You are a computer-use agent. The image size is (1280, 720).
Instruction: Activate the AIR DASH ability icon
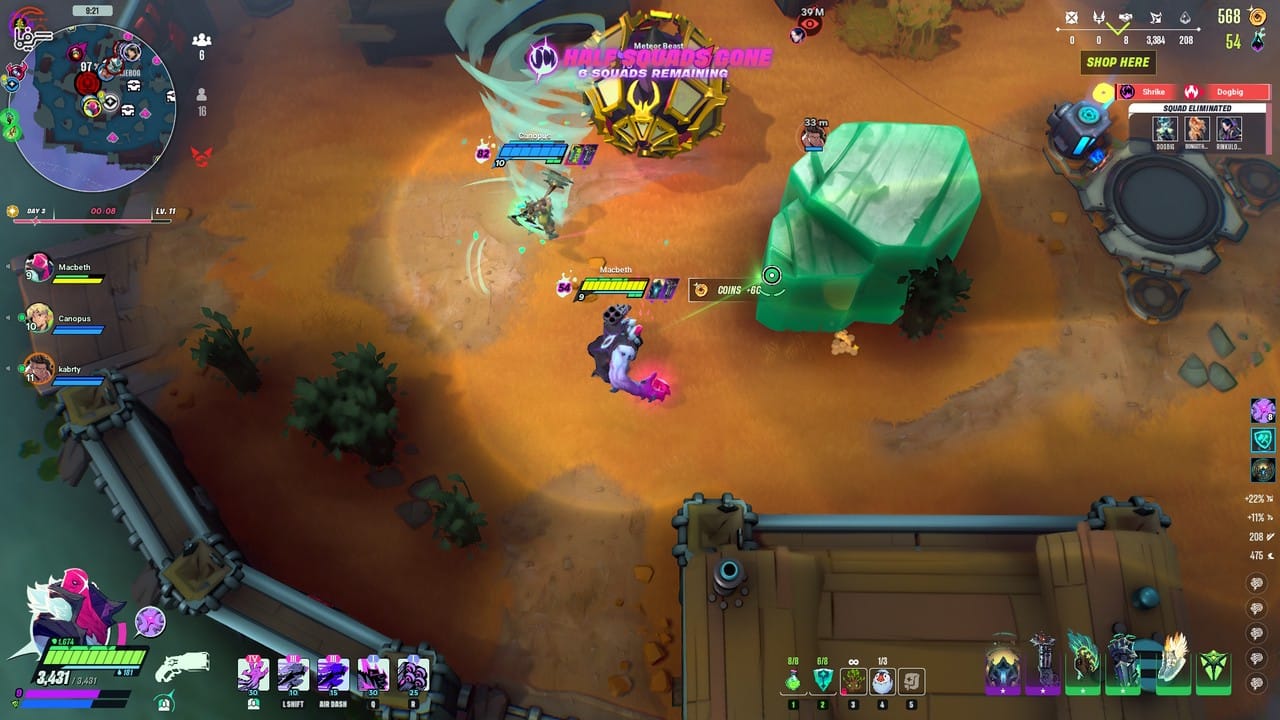(x=333, y=674)
